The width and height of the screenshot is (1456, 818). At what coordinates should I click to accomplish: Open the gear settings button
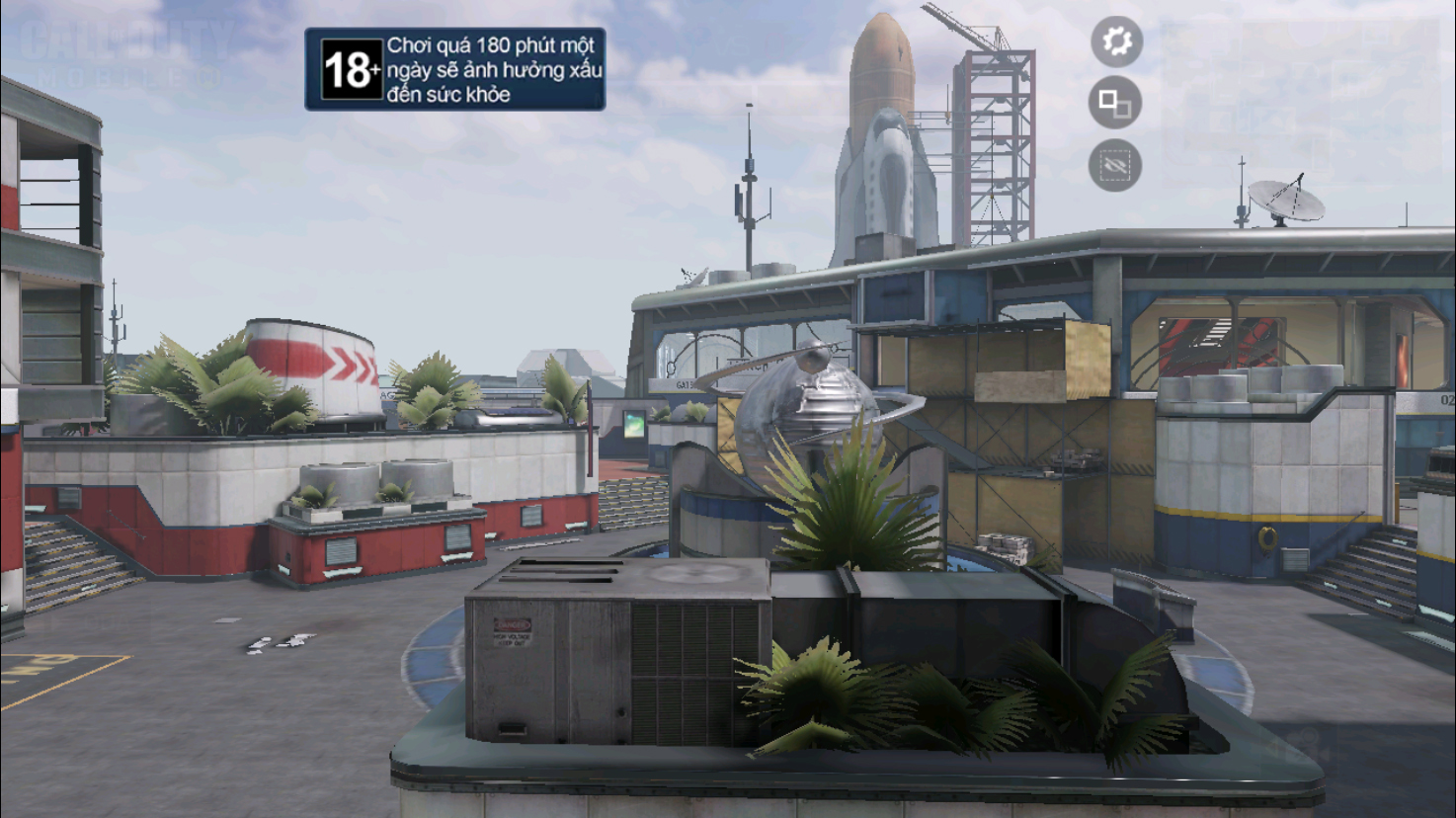tap(1116, 41)
